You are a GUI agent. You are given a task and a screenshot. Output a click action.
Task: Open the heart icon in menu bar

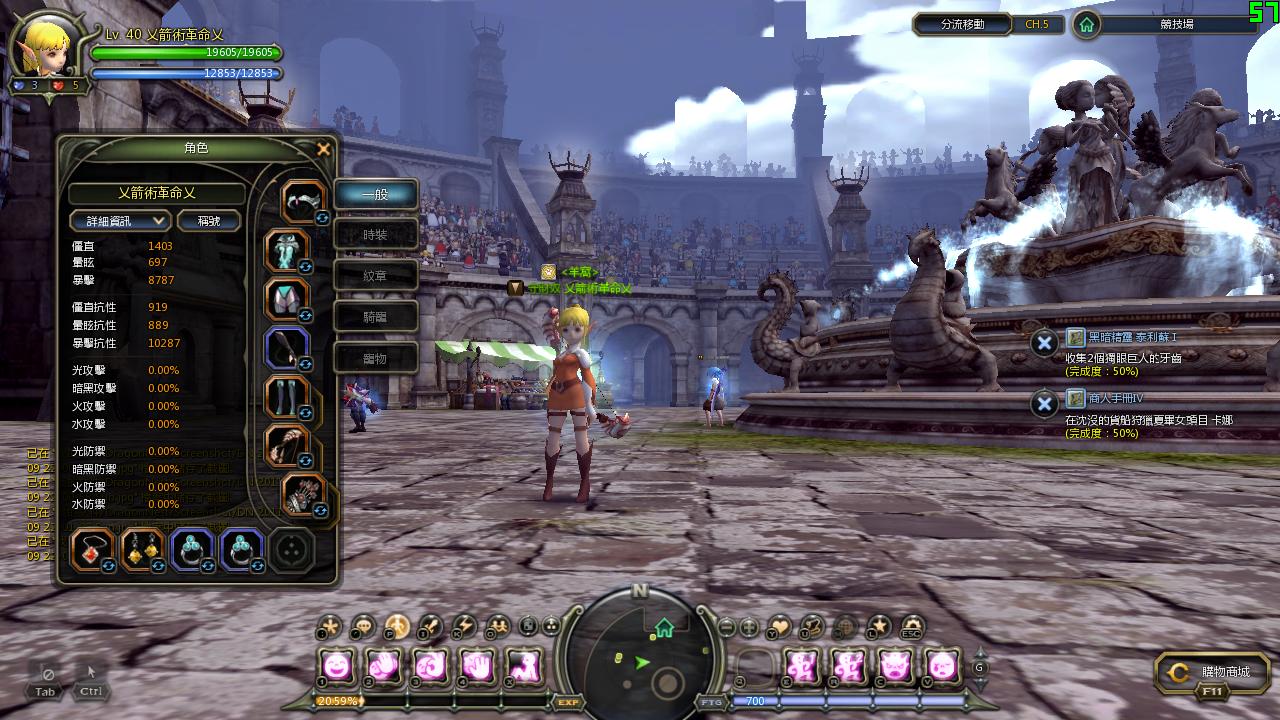pyautogui.click(x=779, y=627)
